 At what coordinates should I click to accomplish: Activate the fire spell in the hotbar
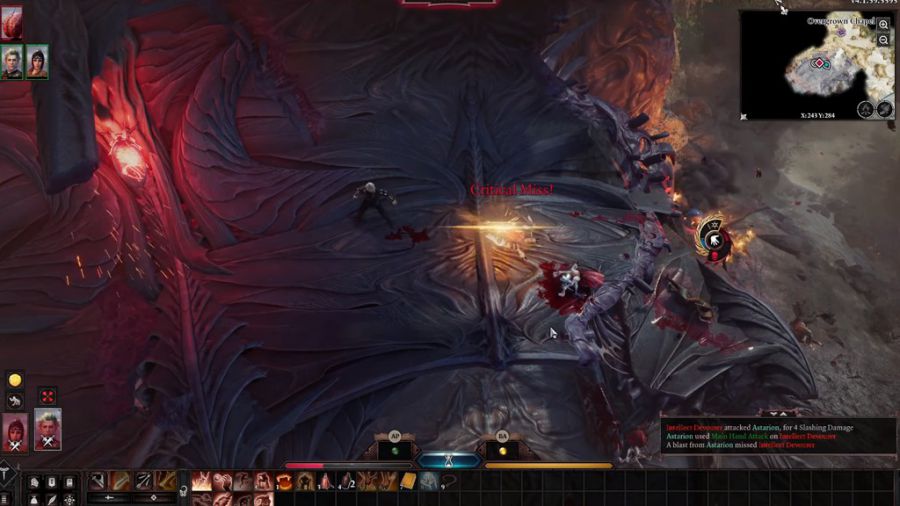click(x=200, y=482)
